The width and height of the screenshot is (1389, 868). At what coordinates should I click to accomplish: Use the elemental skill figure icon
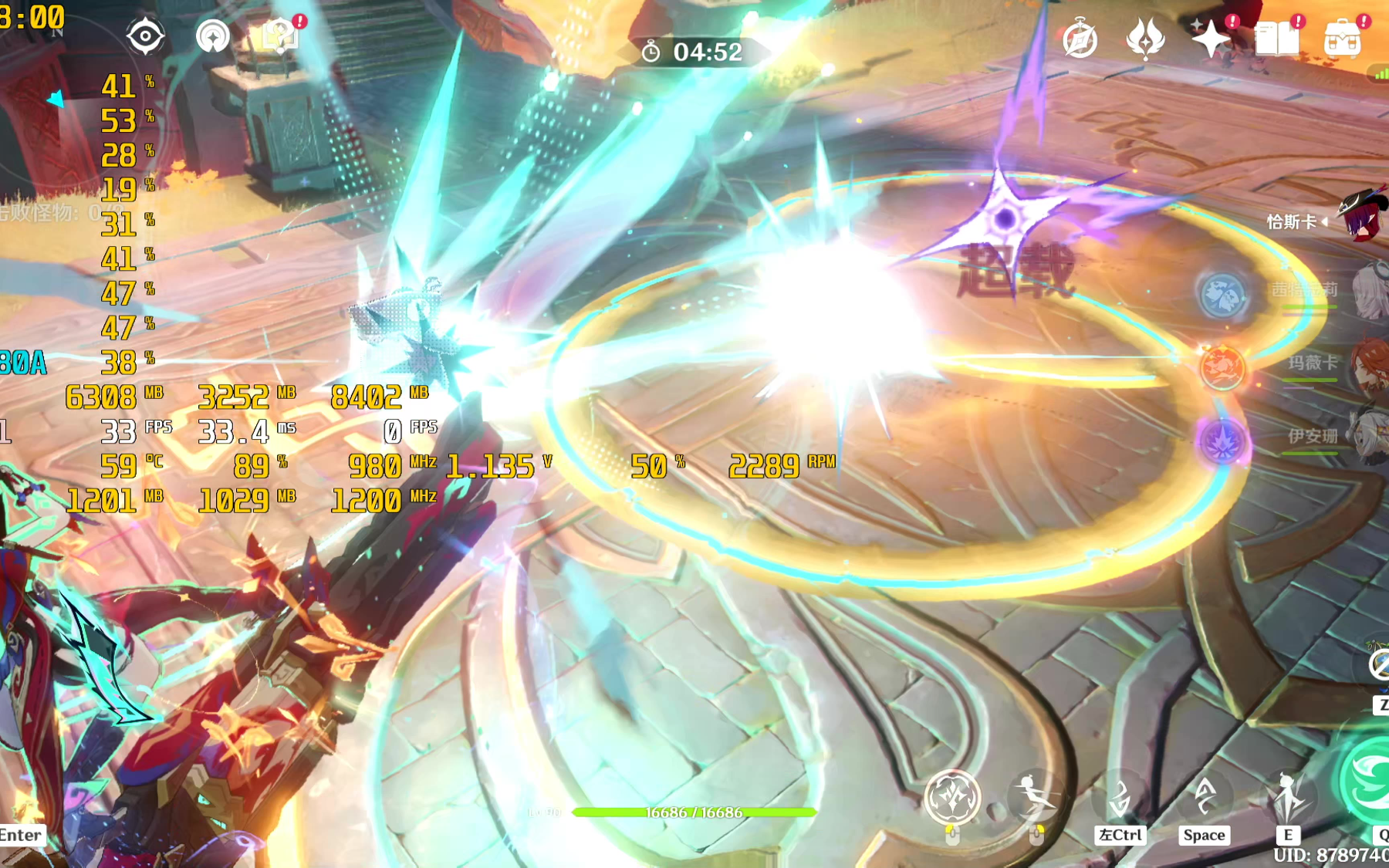point(1287,796)
